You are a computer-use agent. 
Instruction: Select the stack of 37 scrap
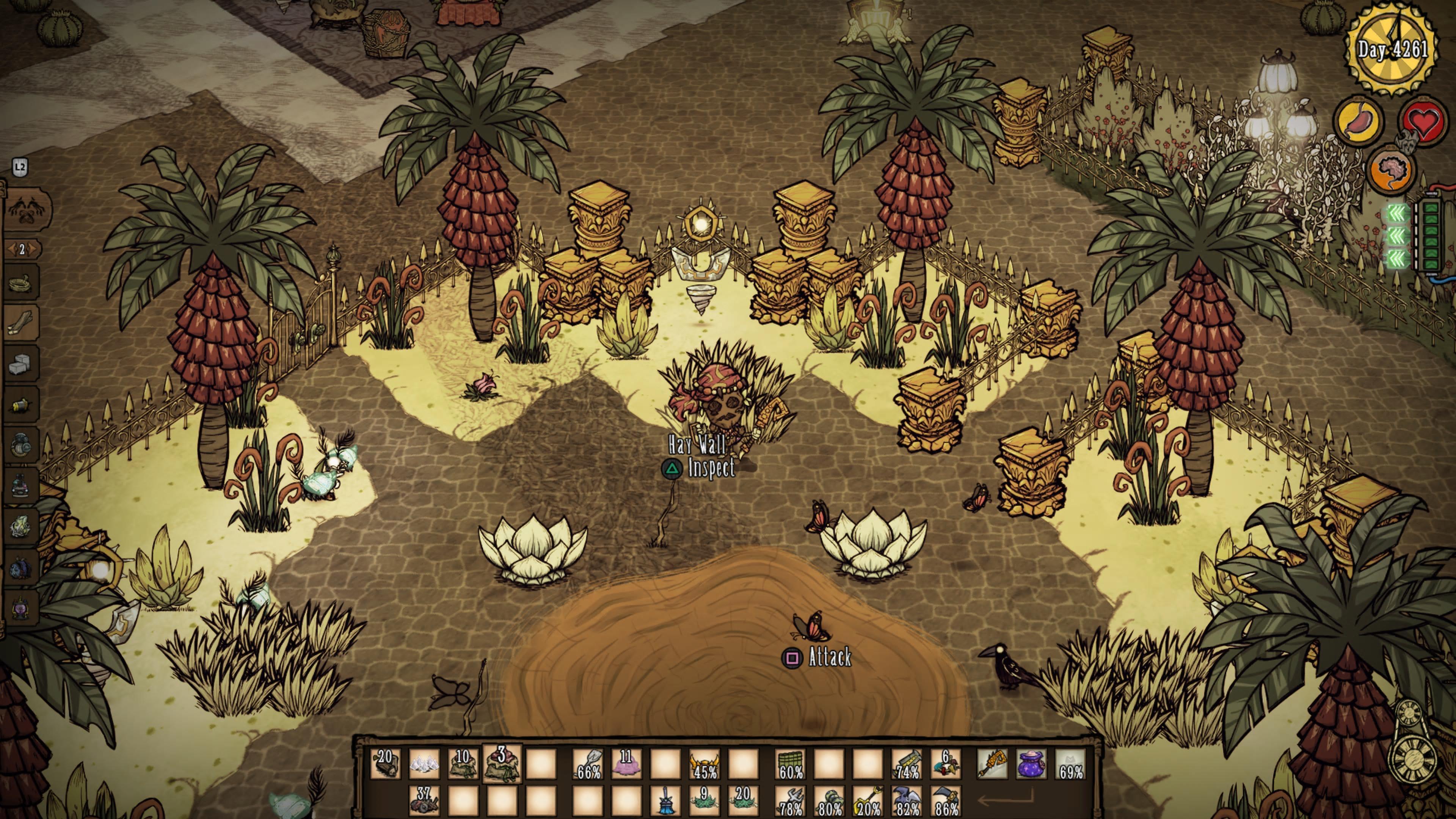coord(424,800)
